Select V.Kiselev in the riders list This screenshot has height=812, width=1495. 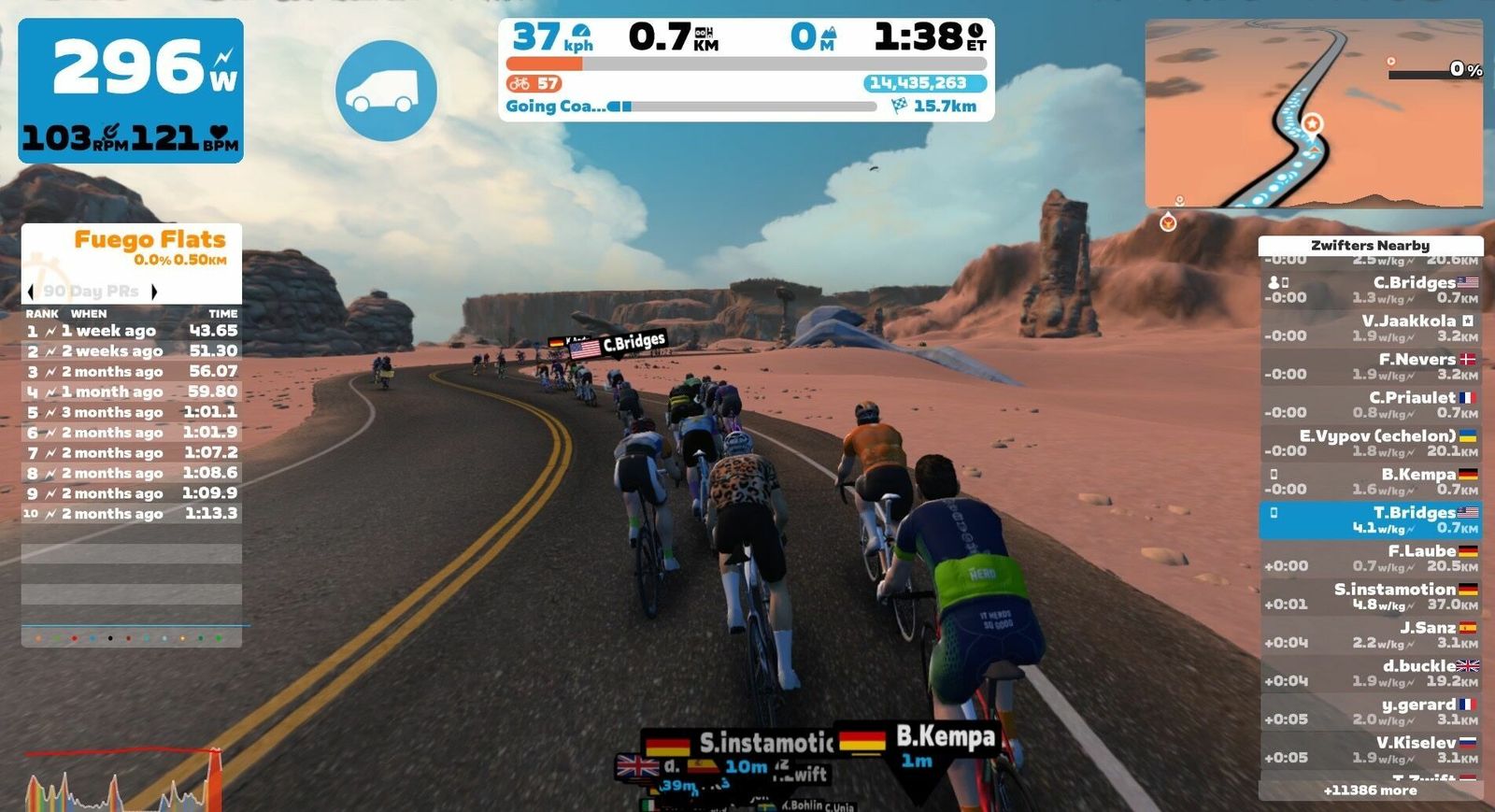click(1370, 749)
